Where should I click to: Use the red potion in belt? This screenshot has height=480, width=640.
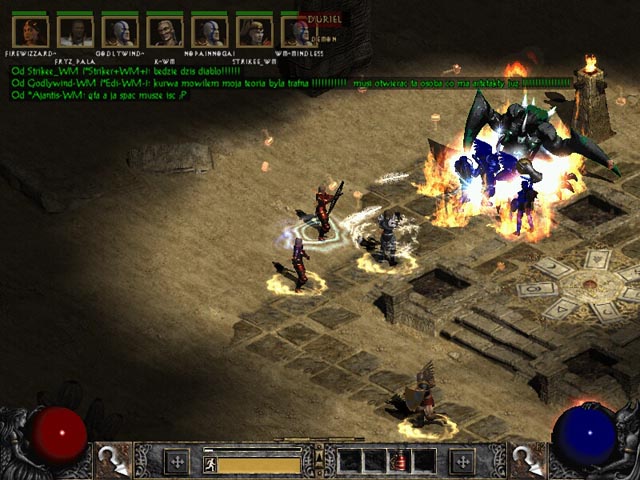point(399,461)
